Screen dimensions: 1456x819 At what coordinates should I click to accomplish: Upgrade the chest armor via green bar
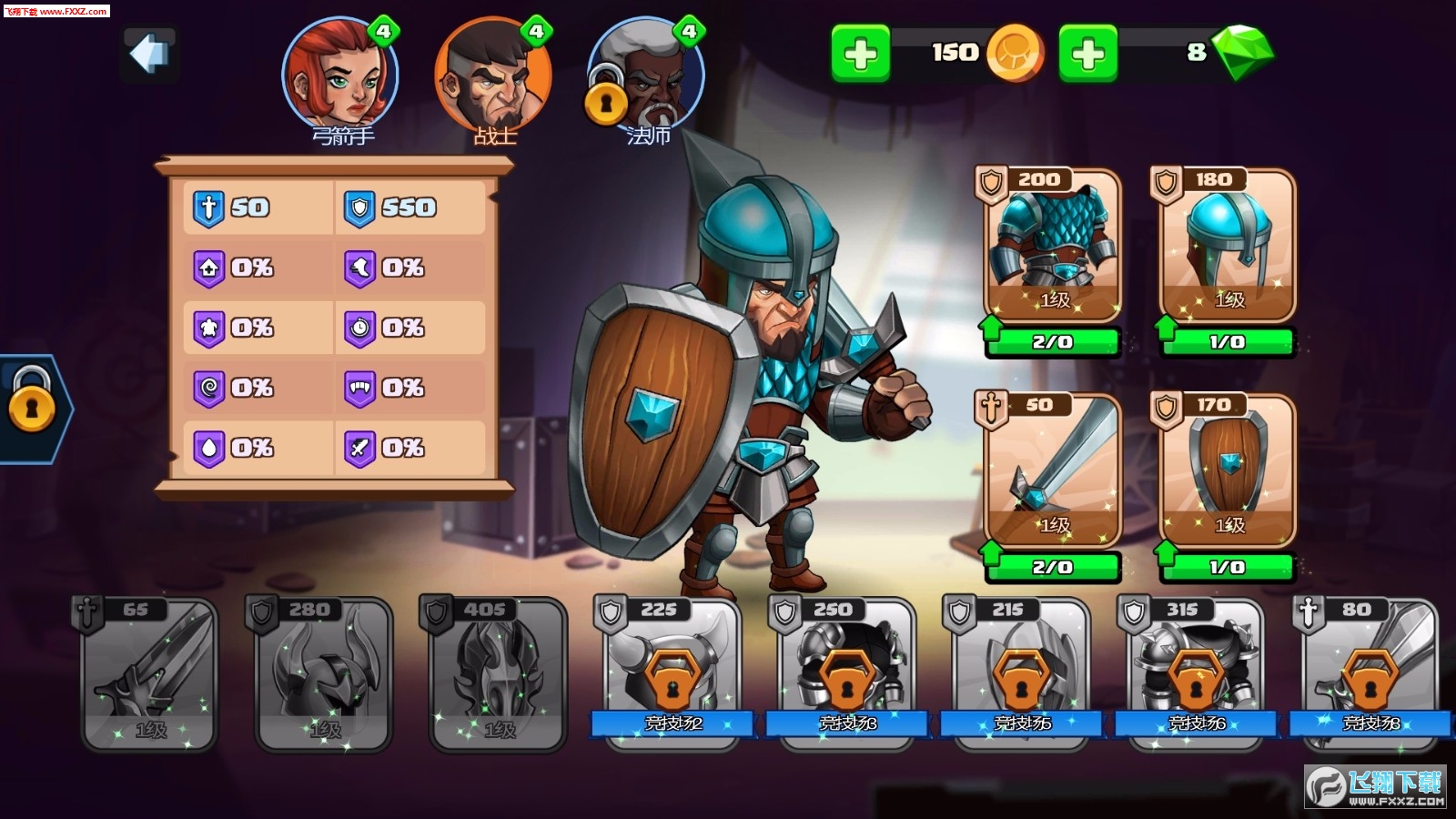(x=1053, y=342)
